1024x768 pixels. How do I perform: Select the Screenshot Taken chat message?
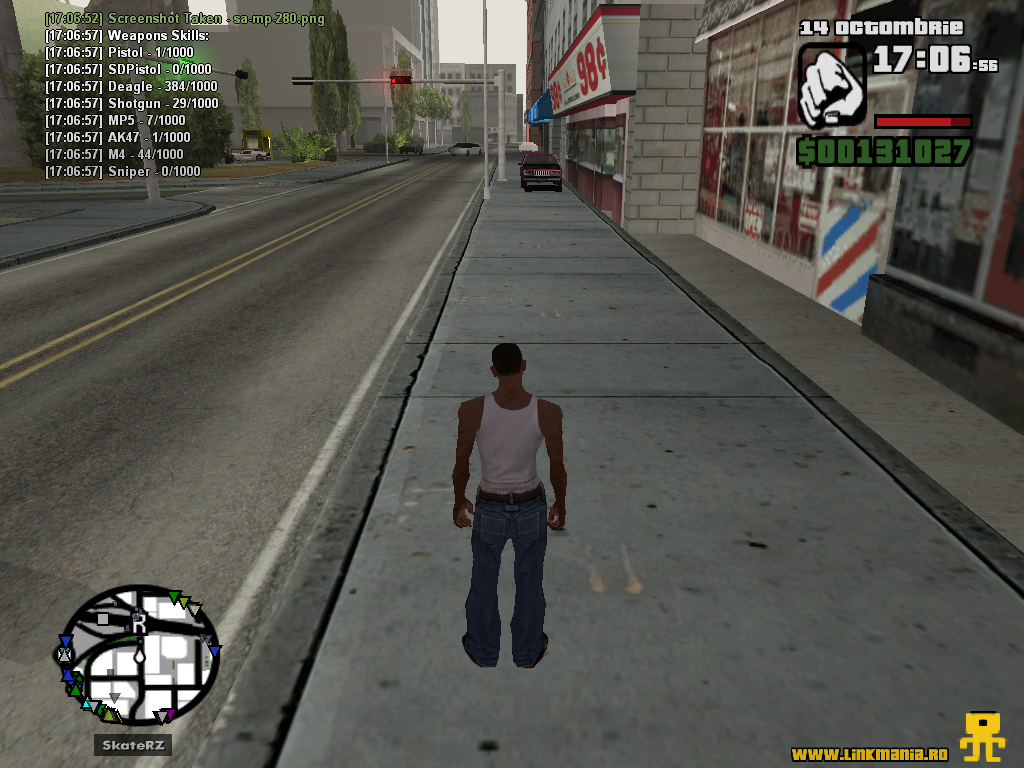pyautogui.click(x=183, y=19)
